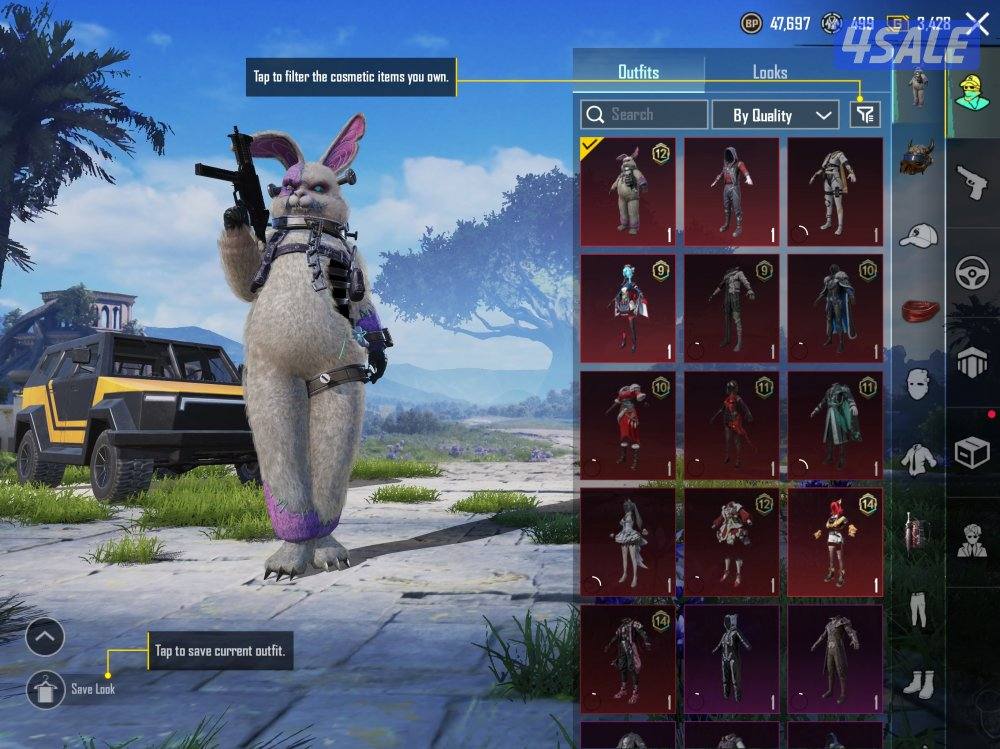
Task: Click the outfit search field
Action: (644, 115)
